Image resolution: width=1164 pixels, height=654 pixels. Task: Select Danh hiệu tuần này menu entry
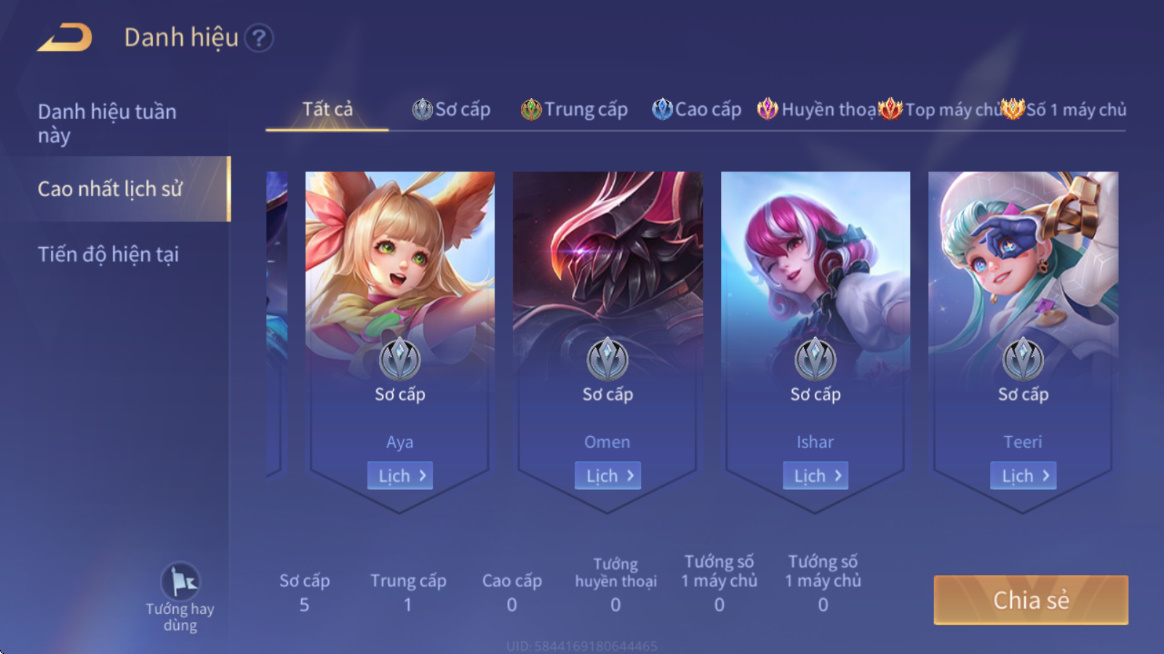107,123
